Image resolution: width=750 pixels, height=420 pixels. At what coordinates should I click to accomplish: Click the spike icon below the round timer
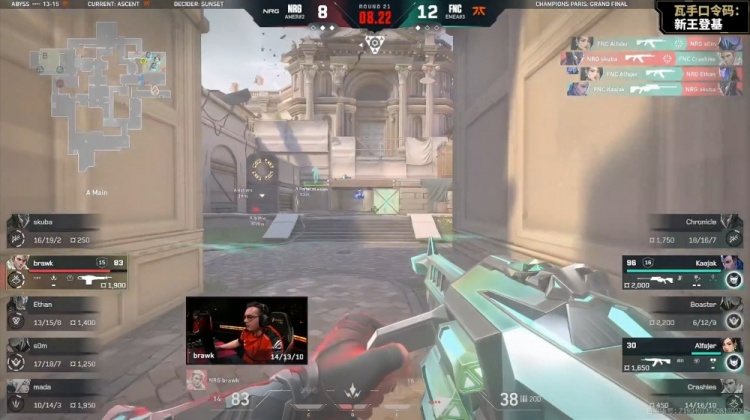pyautogui.click(x=374, y=42)
